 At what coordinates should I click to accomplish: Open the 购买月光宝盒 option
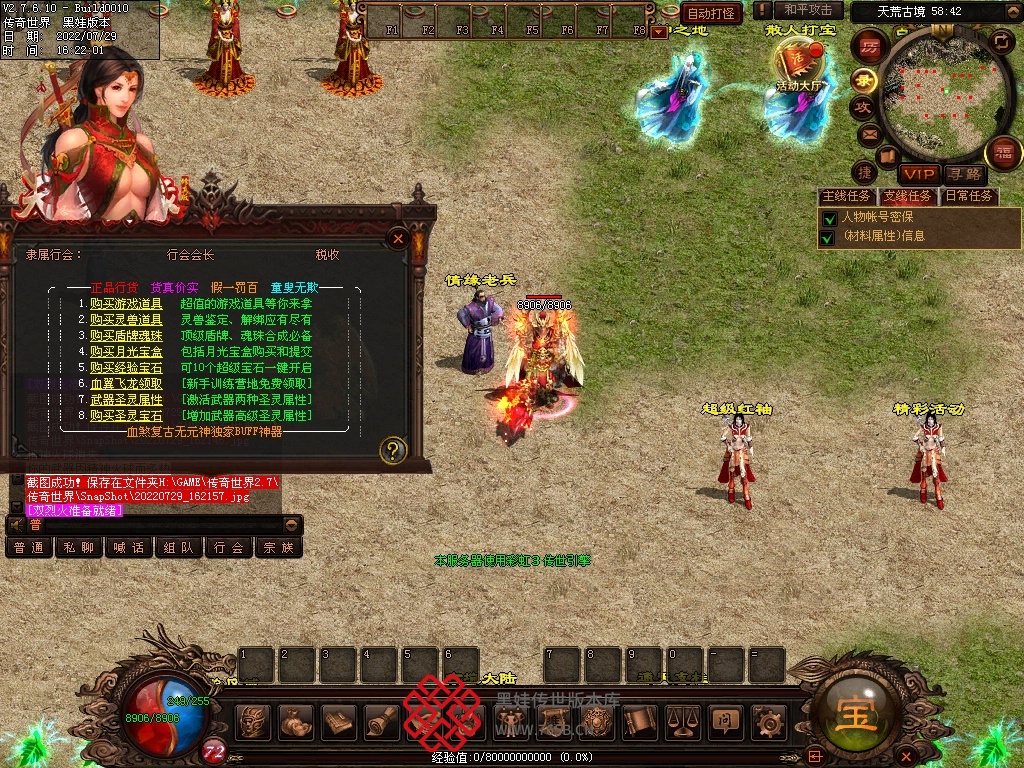(126, 351)
